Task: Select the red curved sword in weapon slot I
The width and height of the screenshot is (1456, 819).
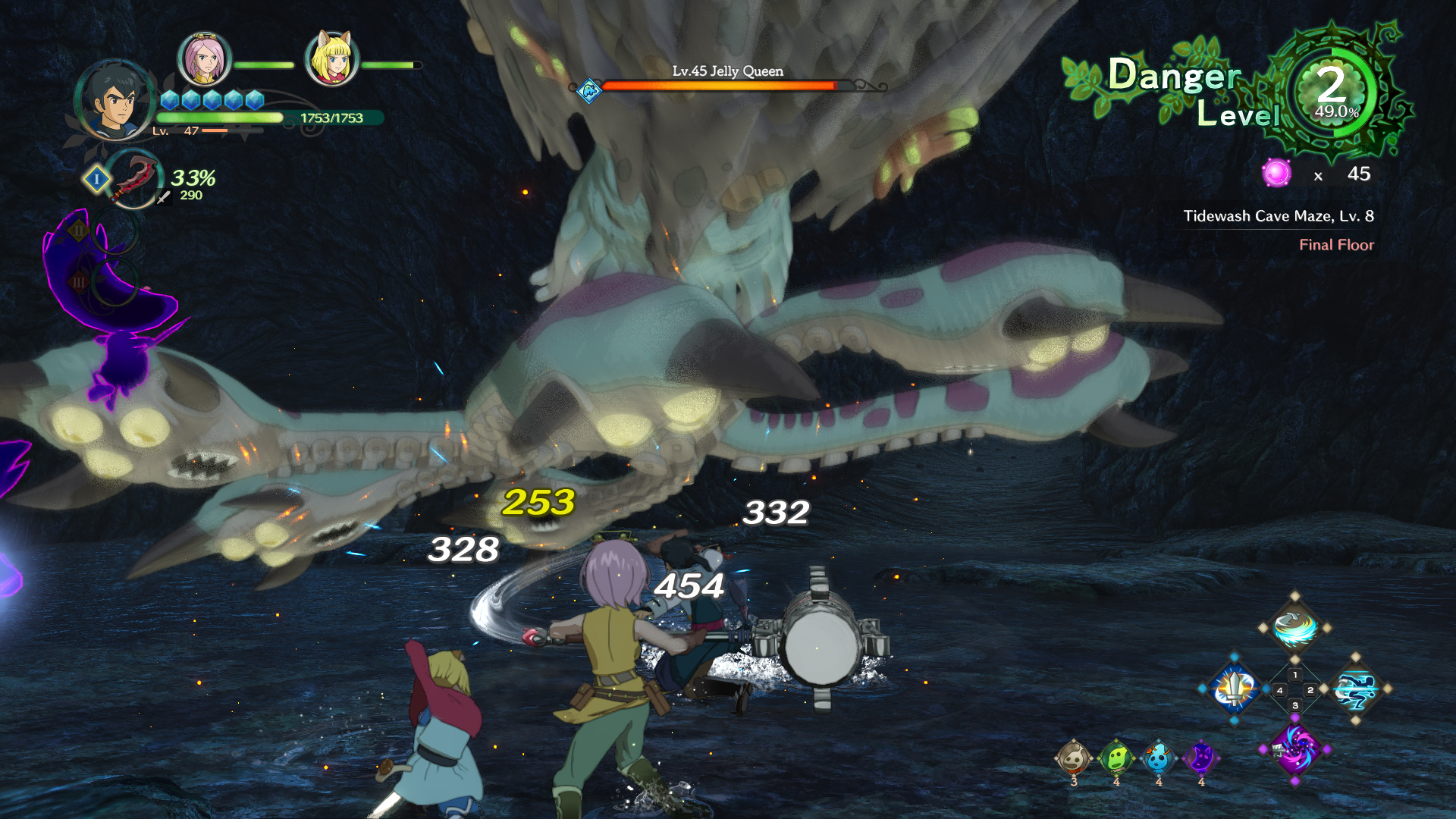Action: click(133, 179)
